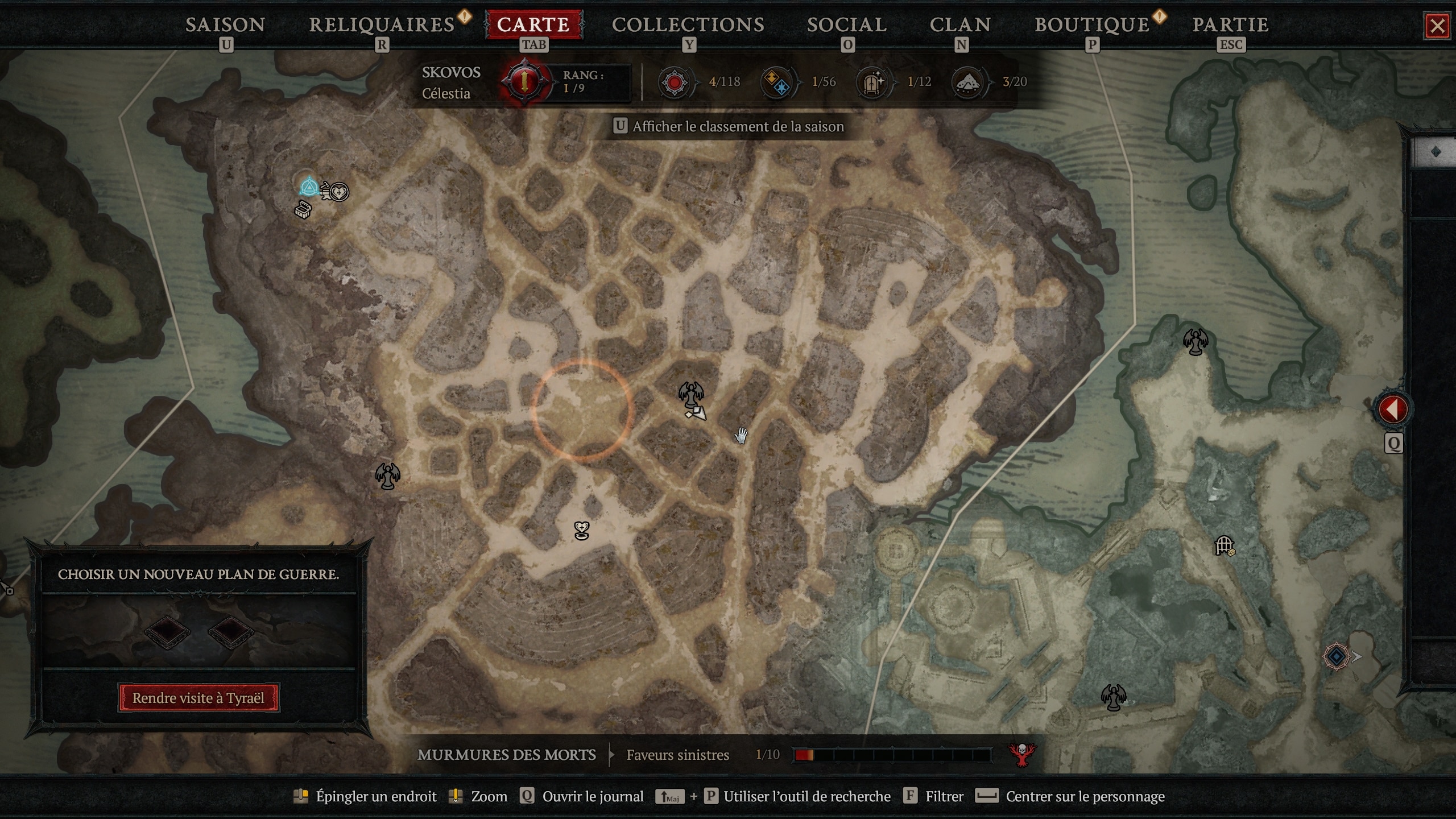This screenshot has width=1456, height=819.
Task: Select the side quests icon showing 1/56
Action: (777, 82)
